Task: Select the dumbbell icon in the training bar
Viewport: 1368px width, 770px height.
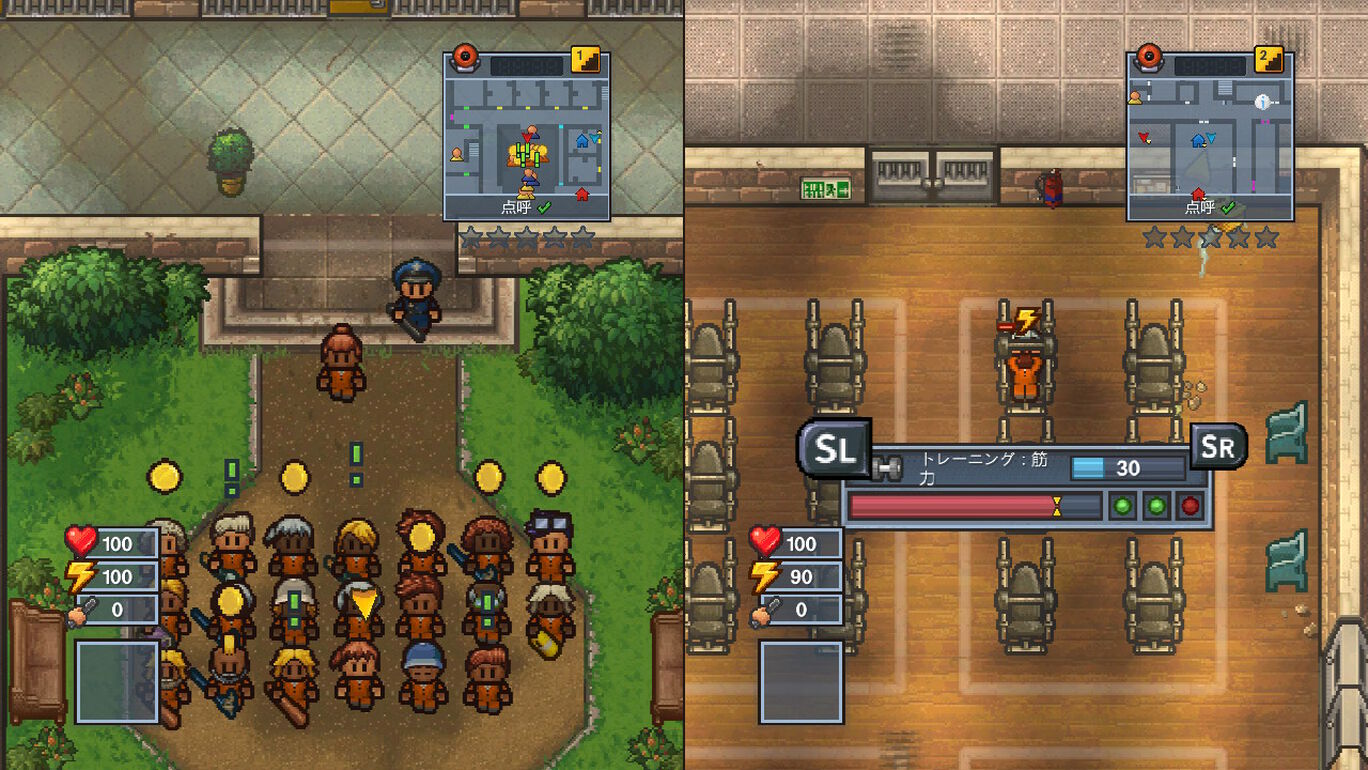Action: pyautogui.click(x=889, y=467)
